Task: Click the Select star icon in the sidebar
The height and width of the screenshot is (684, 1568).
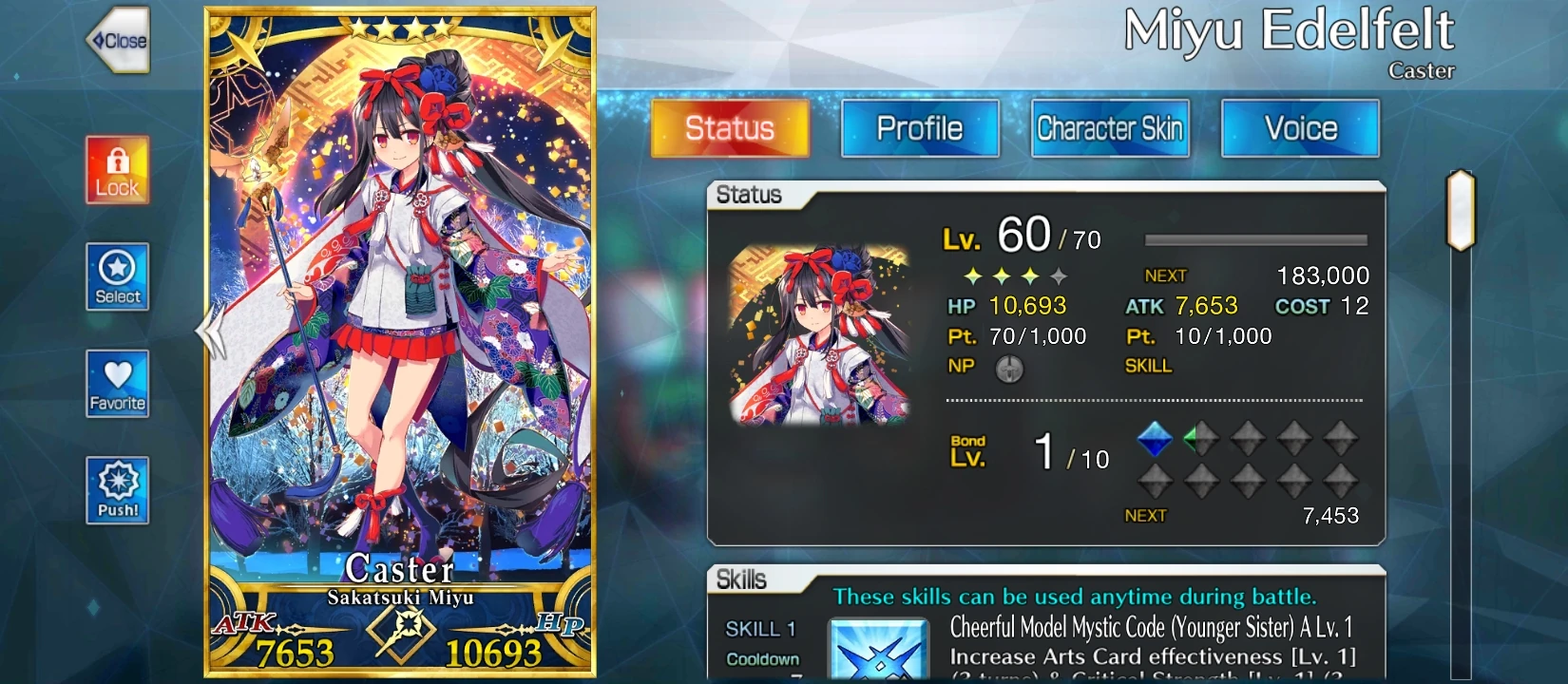Action: coord(117,277)
